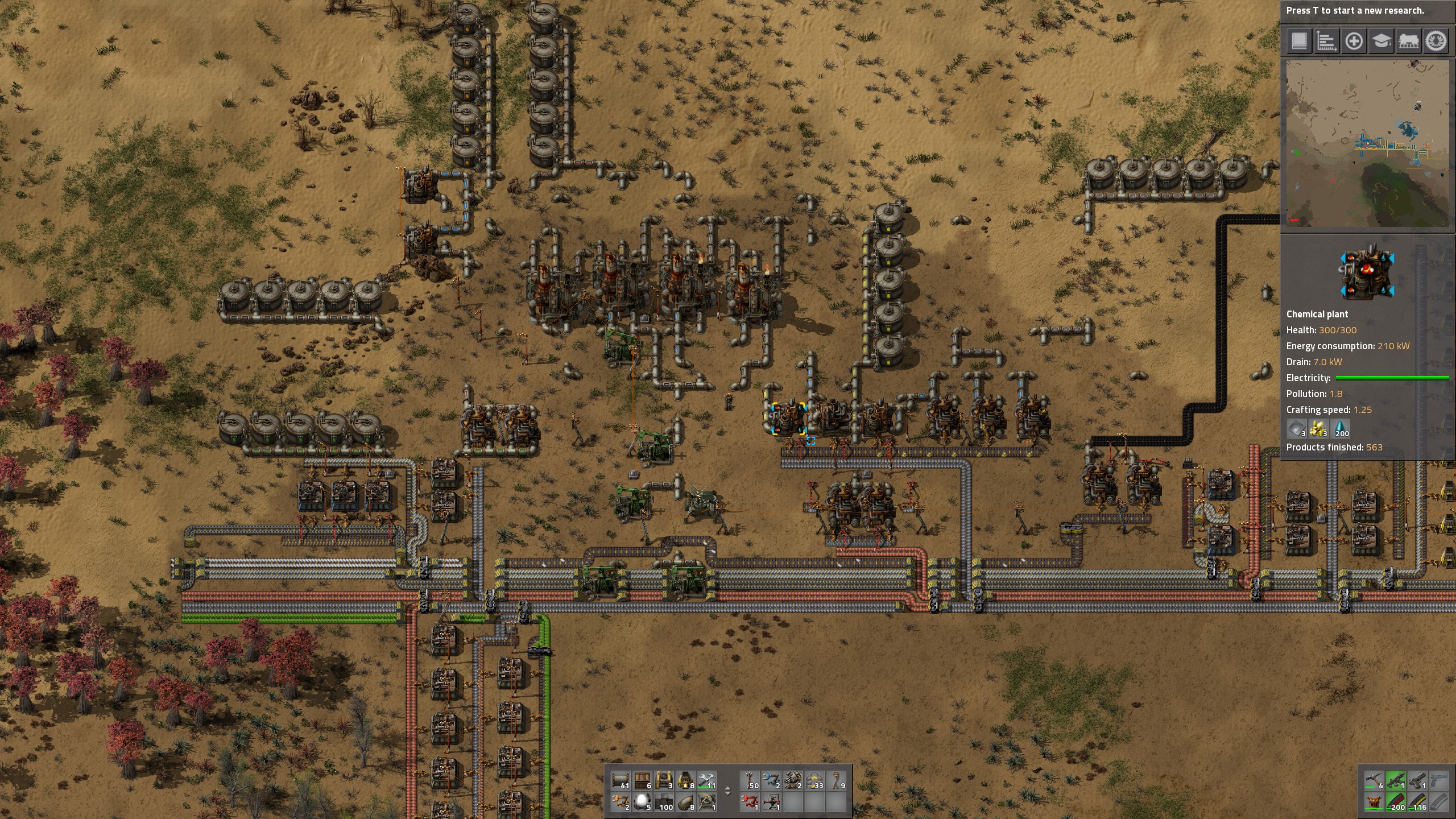Select the repair pack hotbar slot
The width and height of the screenshot is (1456, 819).
pos(707,780)
